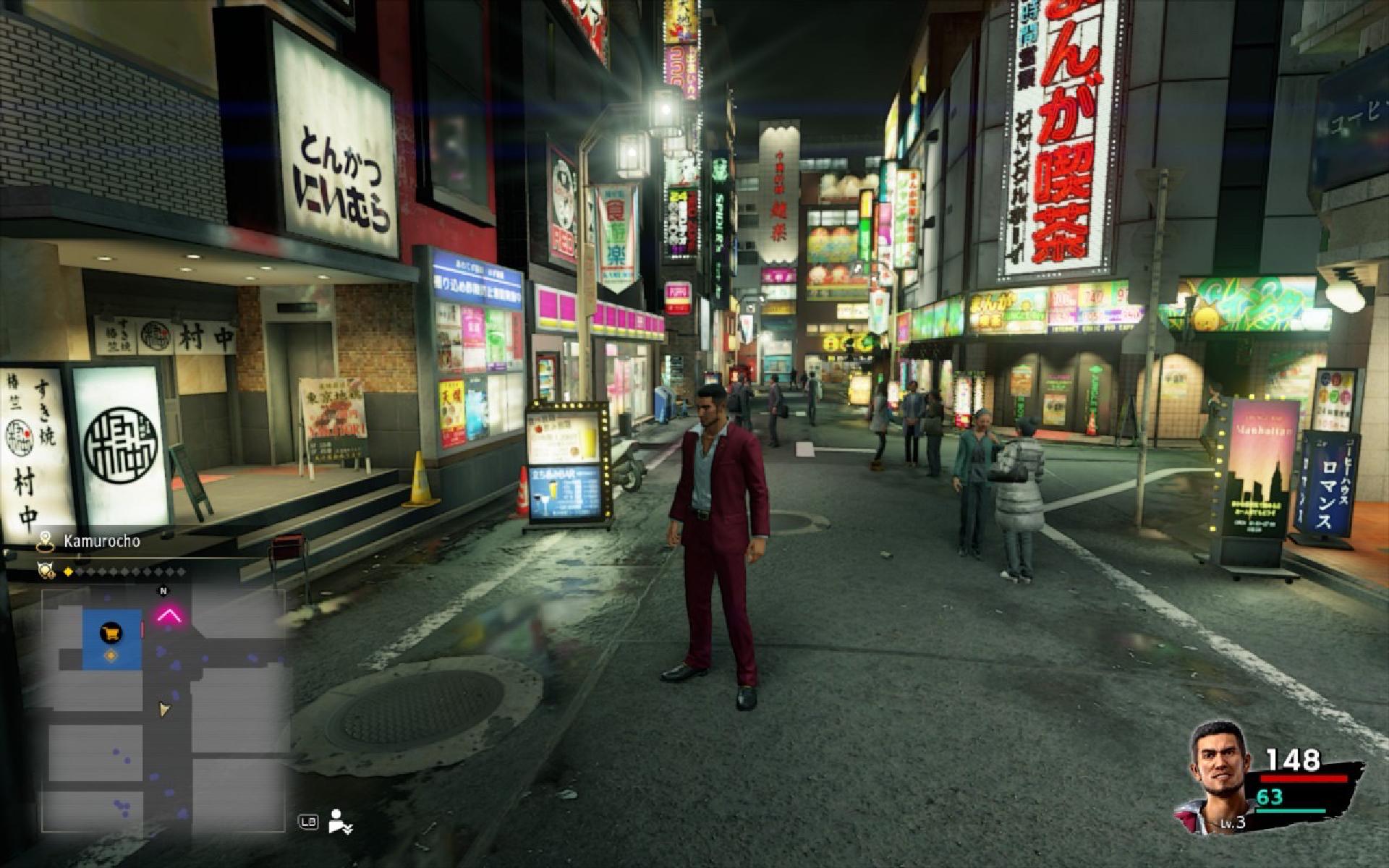Select the player arrow on the minimap
1389x868 pixels.
click(x=166, y=710)
